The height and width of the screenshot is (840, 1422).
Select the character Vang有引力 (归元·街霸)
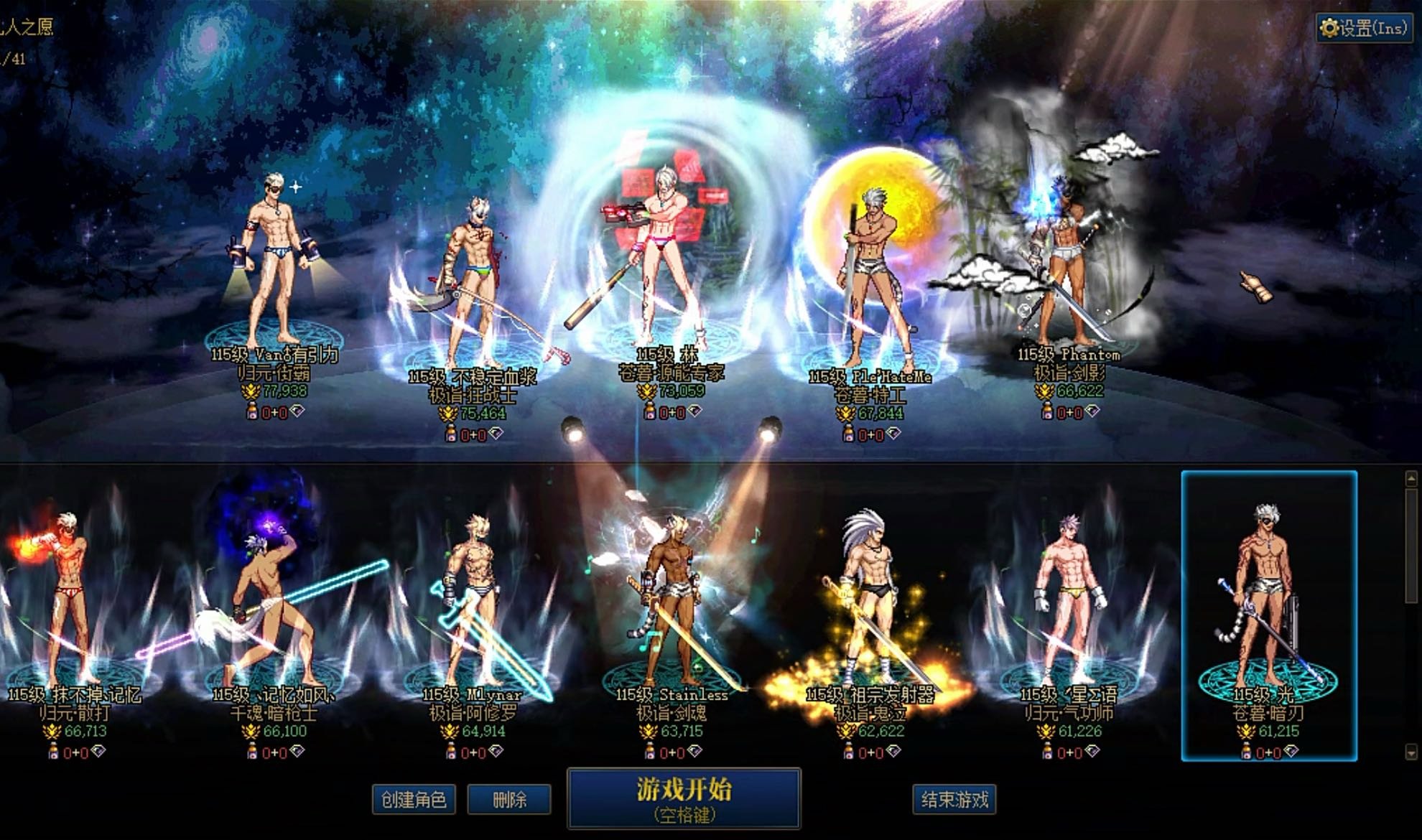(x=275, y=266)
